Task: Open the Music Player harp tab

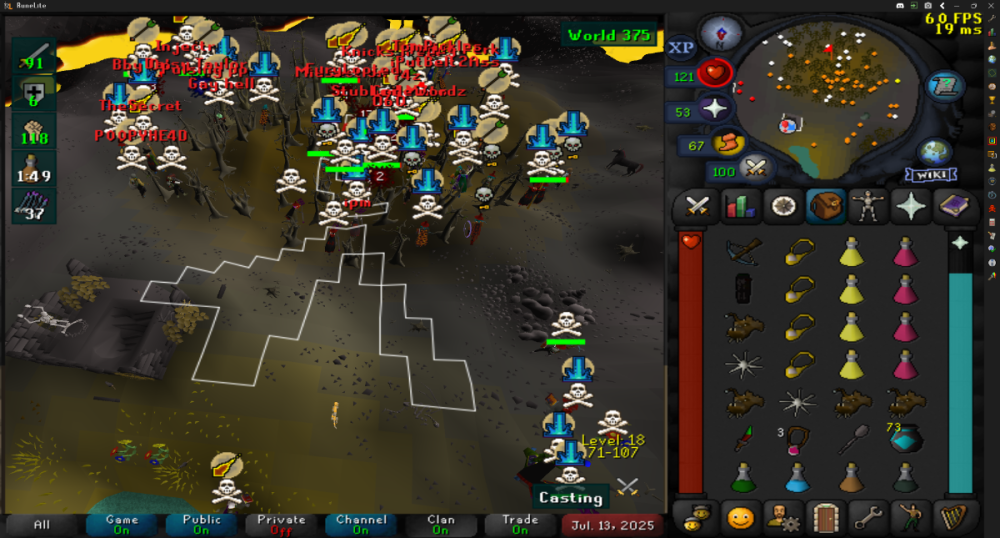Action: pyautogui.click(x=954, y=518)
